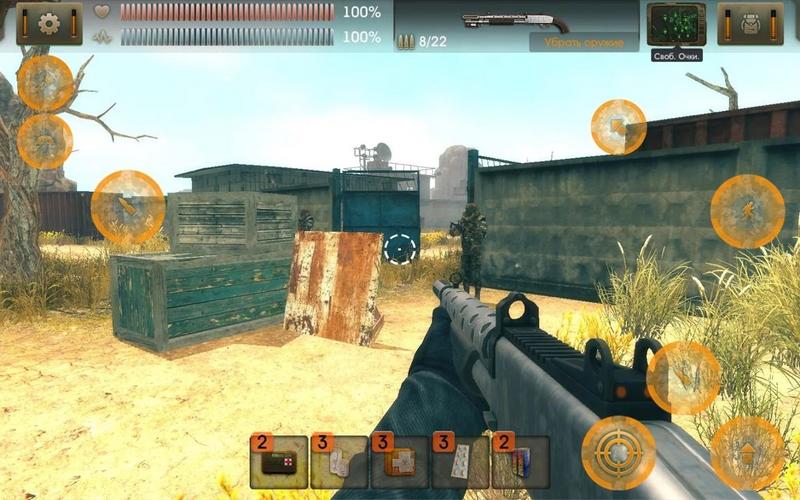The height and width of the screenshot is (500, 800).
Task: Use the green medkit from the hotbar
Action: tap(278, 462)
